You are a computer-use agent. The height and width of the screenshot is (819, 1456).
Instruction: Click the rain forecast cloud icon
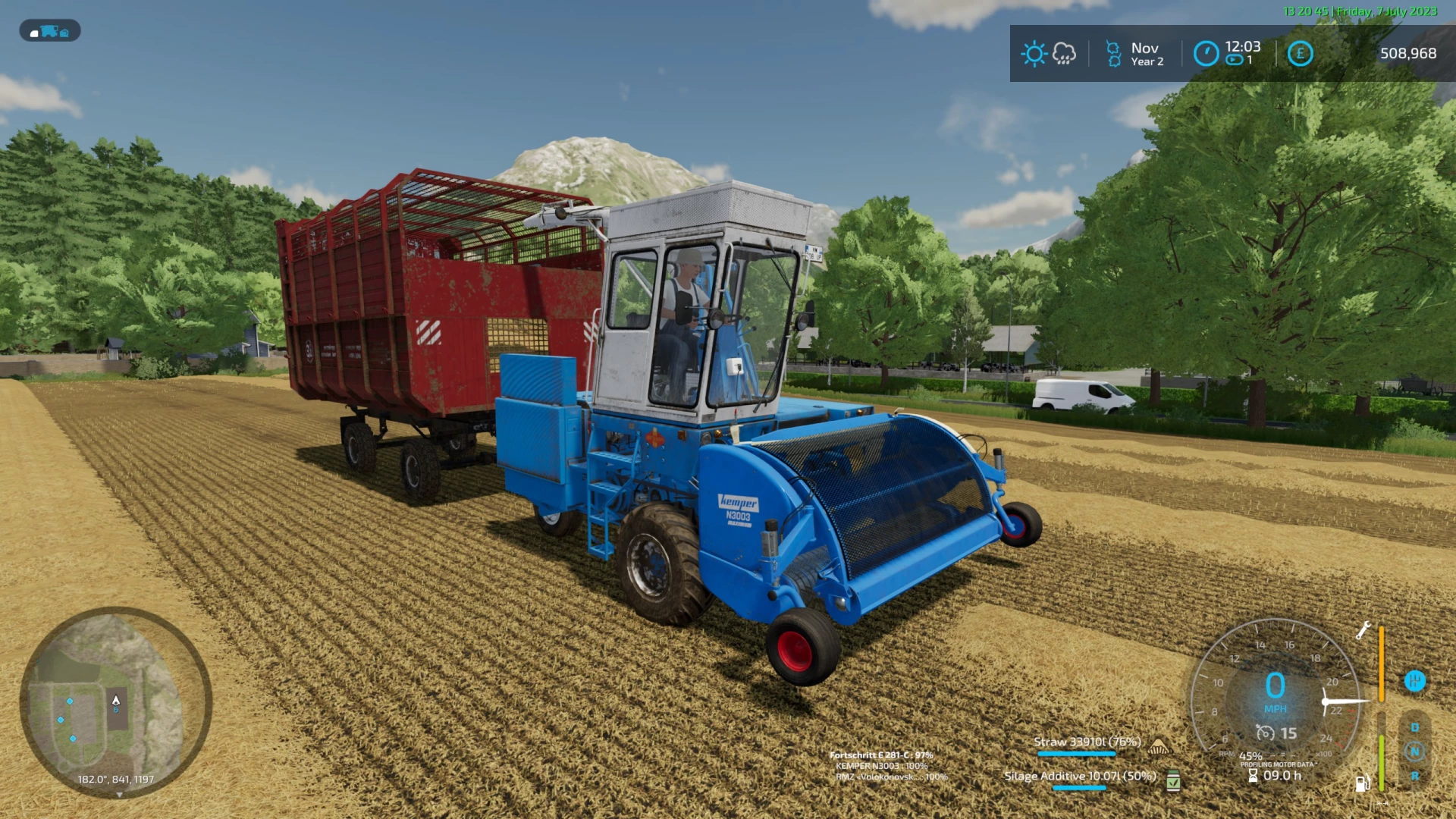coord(1065,55)
